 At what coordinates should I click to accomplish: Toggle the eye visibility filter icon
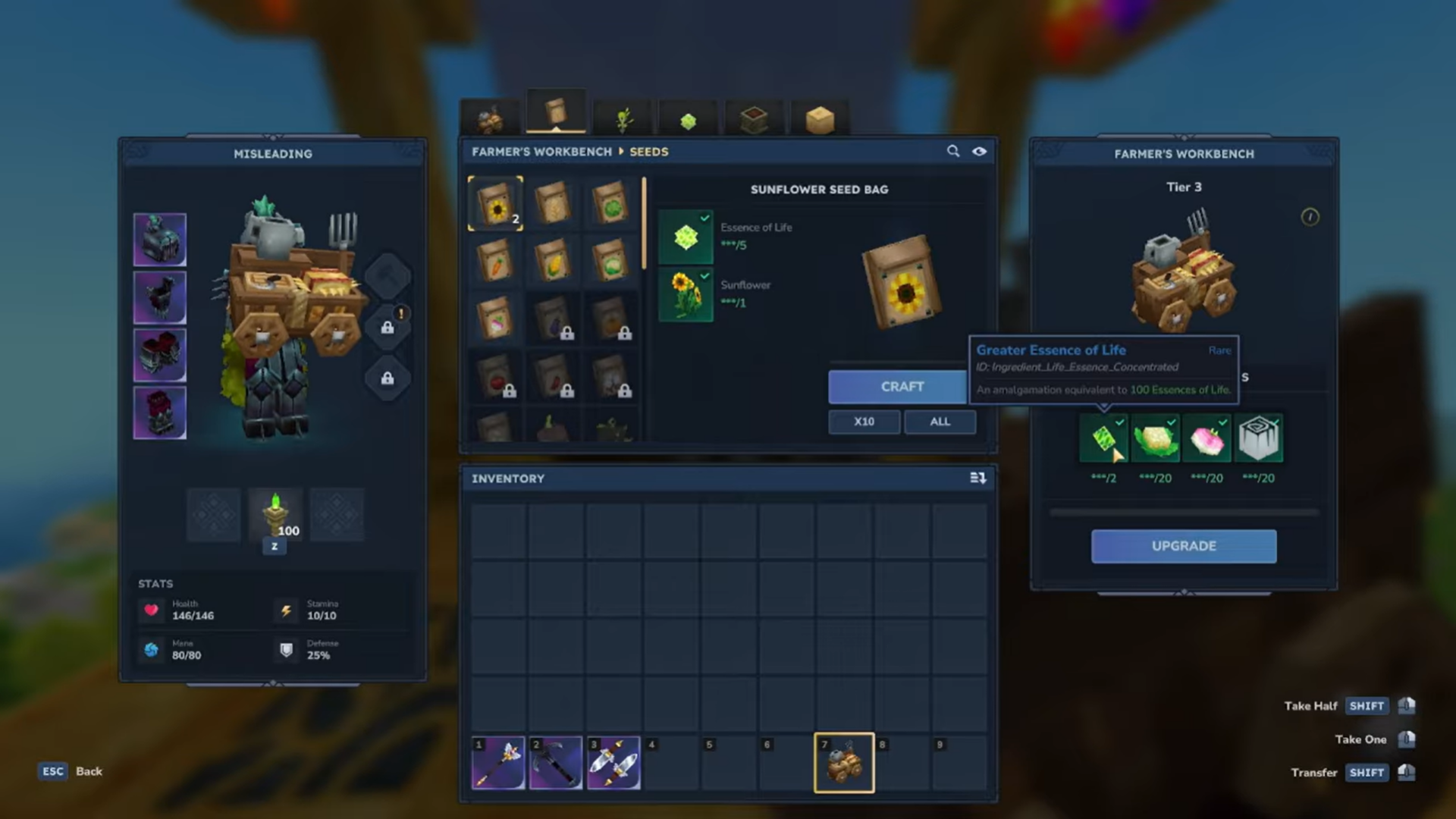click(x=980, y=151)
